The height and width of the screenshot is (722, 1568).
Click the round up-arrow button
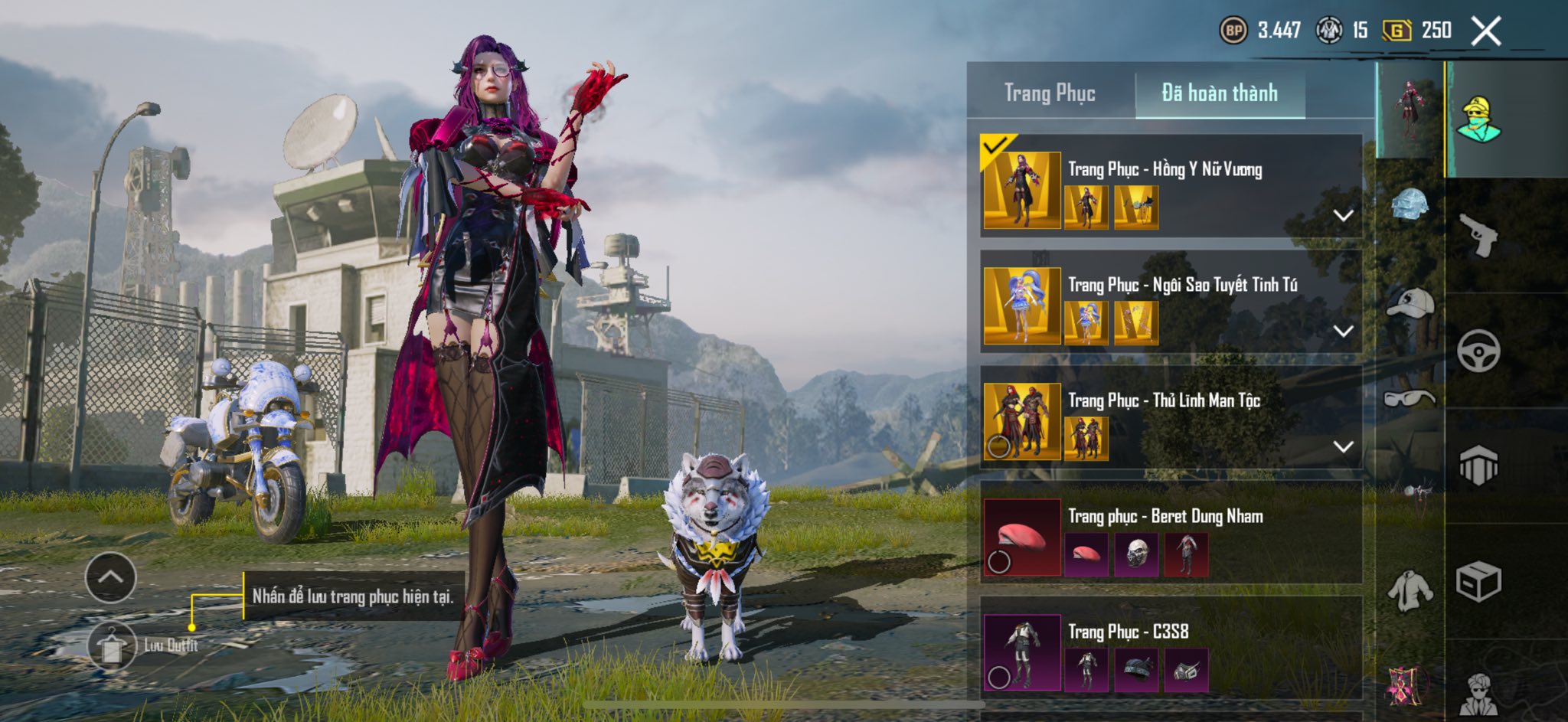[111, 577]
